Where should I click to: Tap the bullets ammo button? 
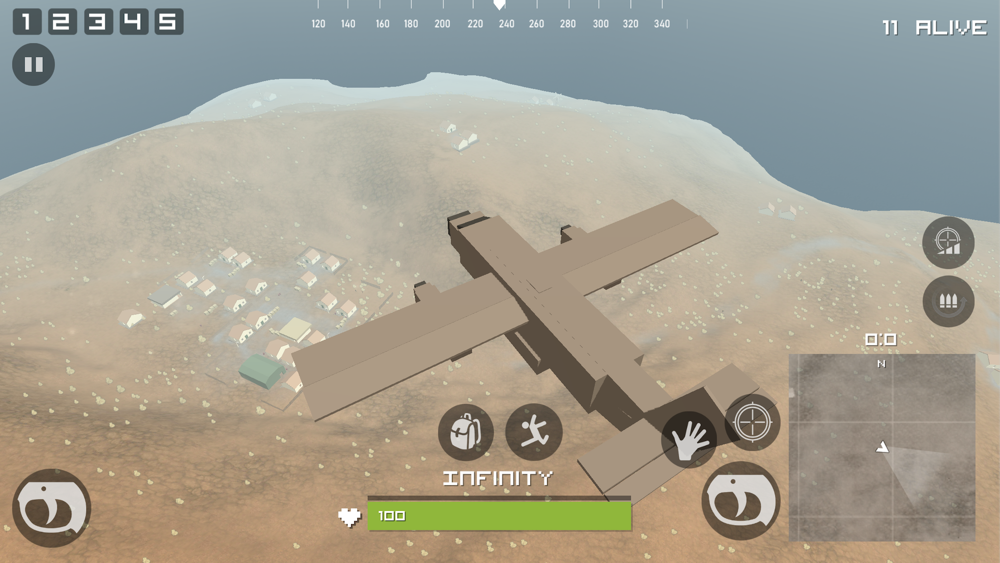(x=948, y=300)
